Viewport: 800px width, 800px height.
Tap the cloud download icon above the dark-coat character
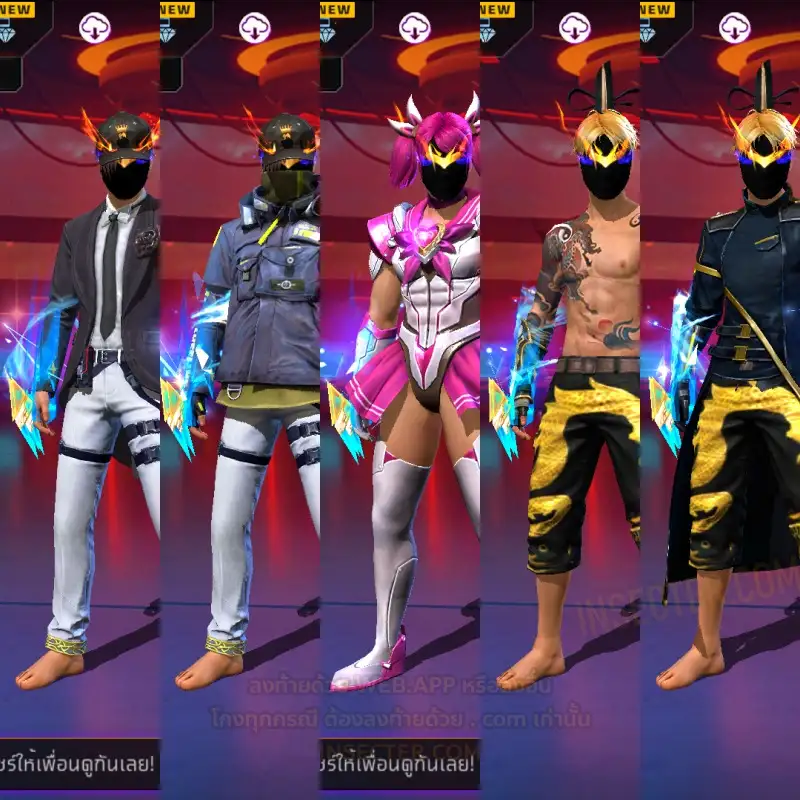click(734, 27)
